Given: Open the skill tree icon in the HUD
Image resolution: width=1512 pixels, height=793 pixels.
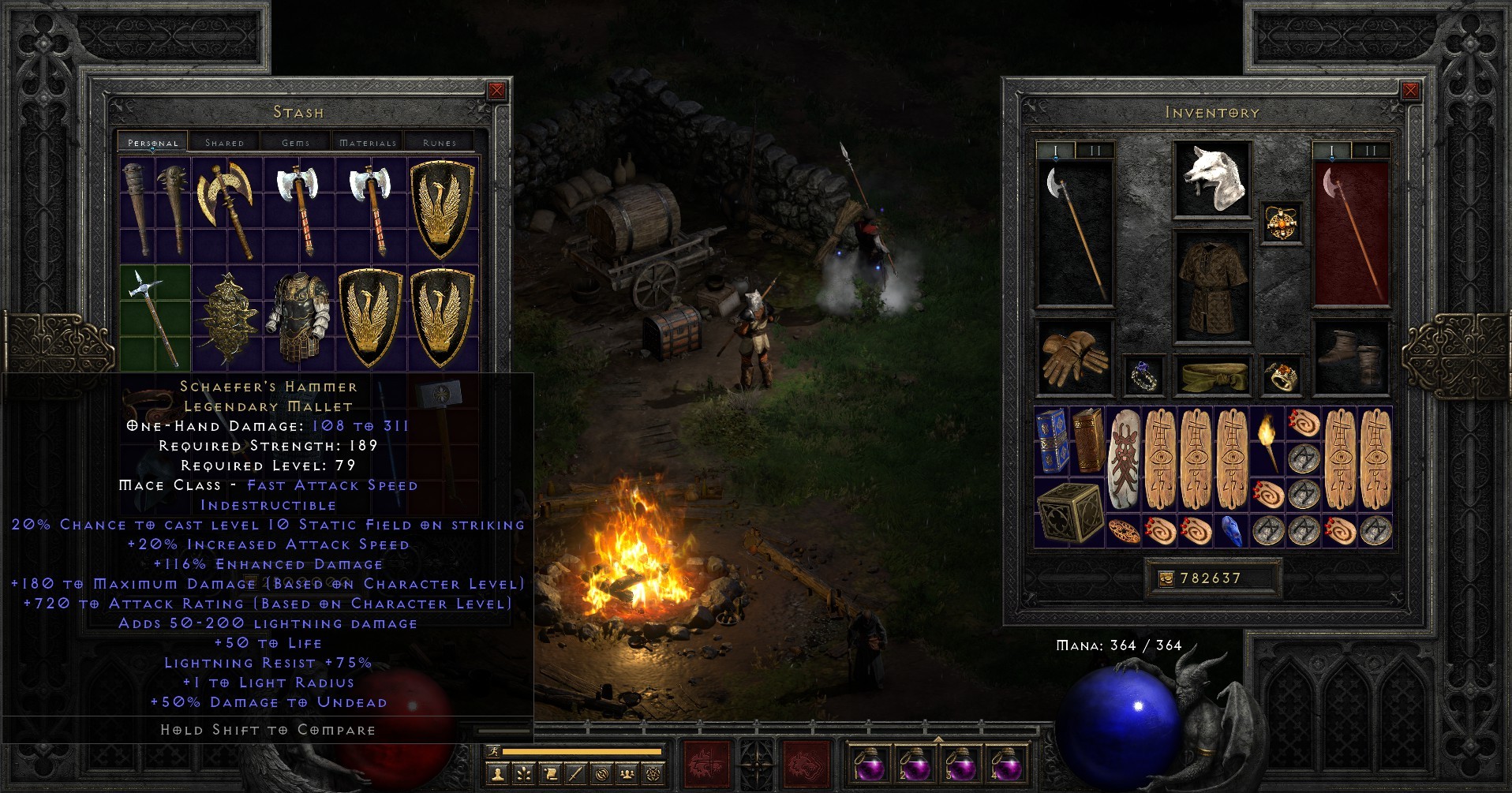Looking at the screenshot, I should tap(523, 773).
